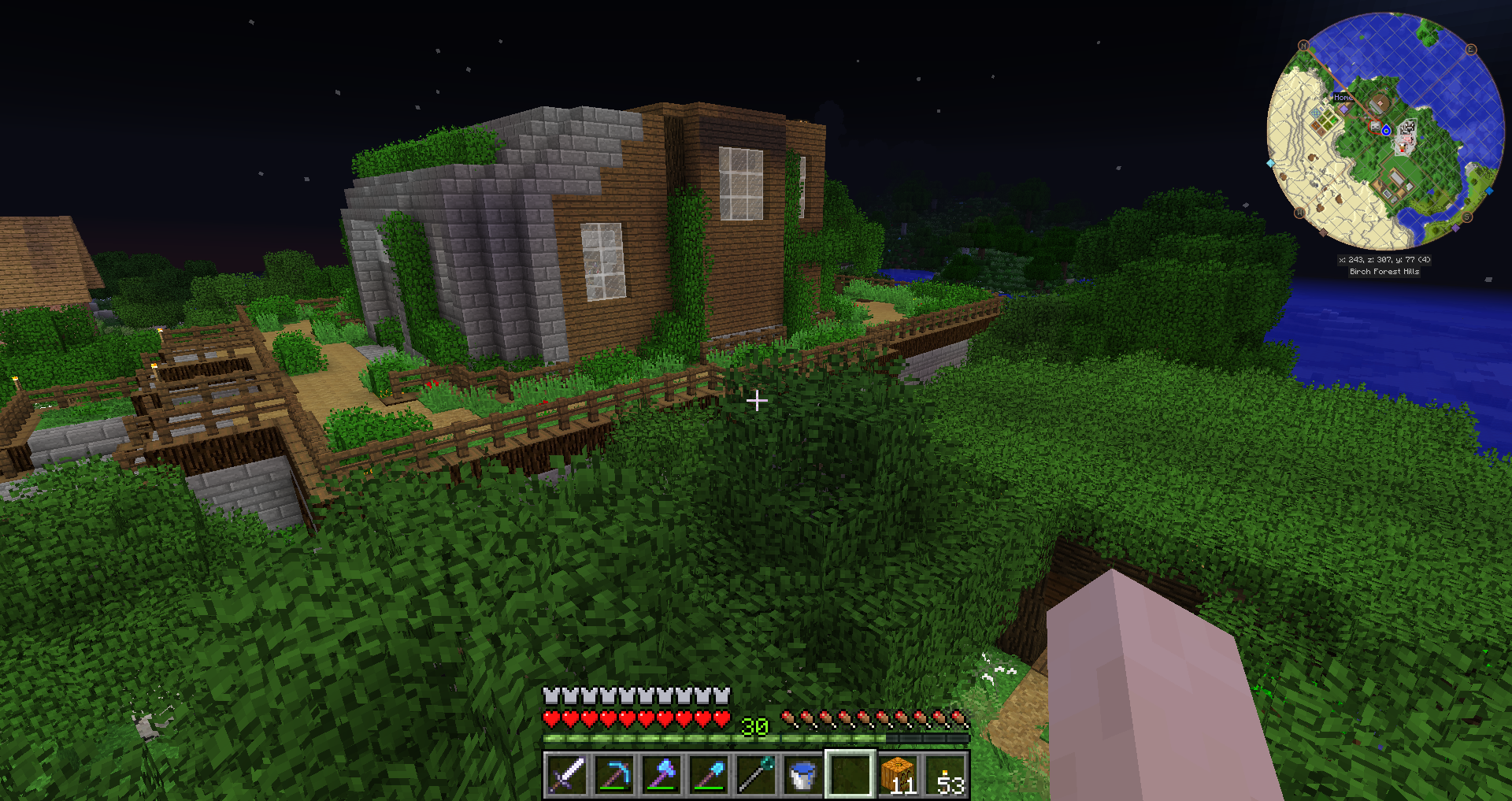Image resolution: width=1512 pixels, height=801 pixels.
Task: Select the pumpkin stack hotbar slot
Action: coord(898,775)
